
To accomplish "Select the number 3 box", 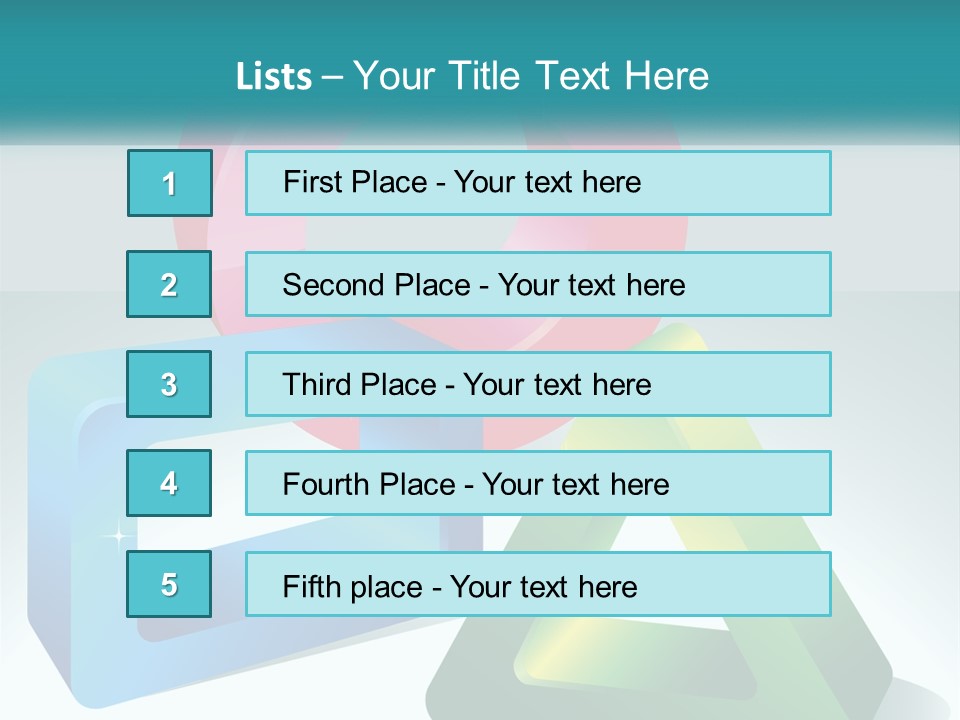I will (169, 384).
